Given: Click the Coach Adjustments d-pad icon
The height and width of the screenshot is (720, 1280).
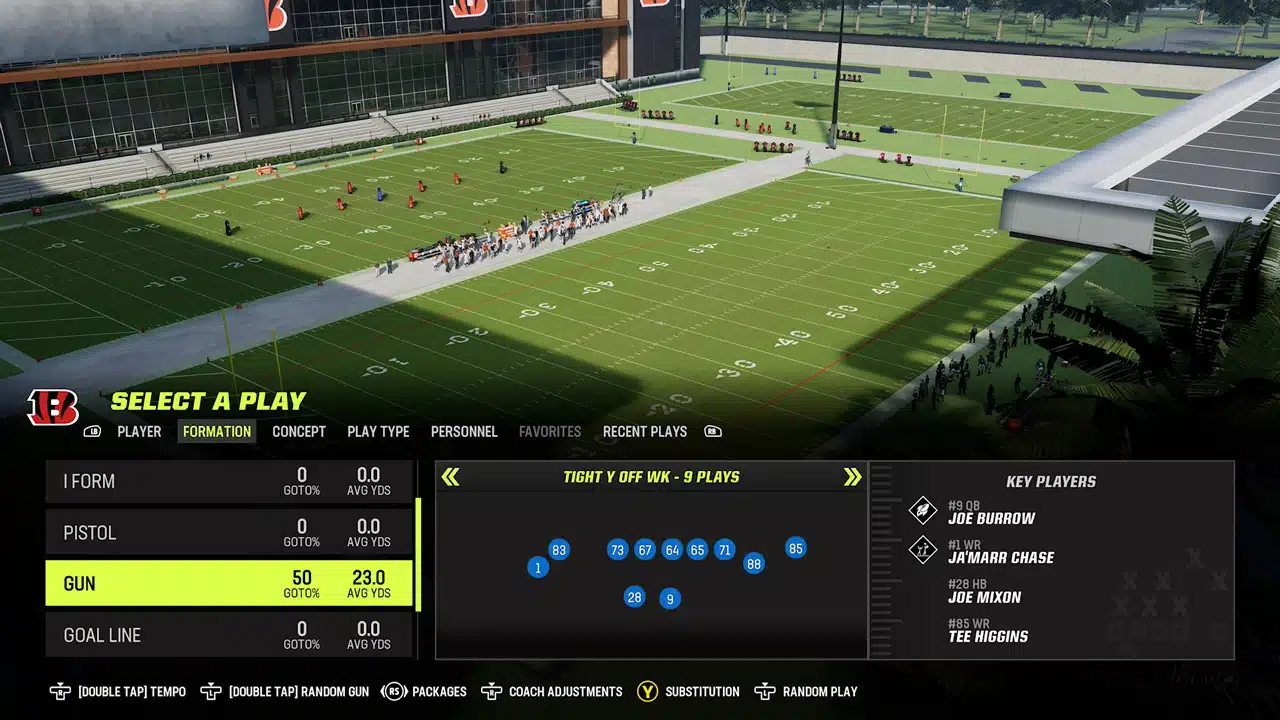Looking at the screenshot, I should coord(490,691).
